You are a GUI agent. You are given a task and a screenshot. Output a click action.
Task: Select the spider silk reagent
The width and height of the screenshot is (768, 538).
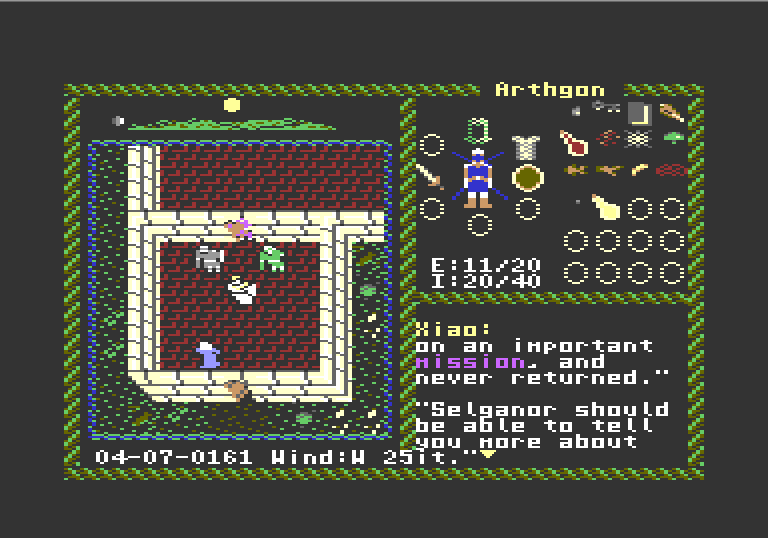(x=640, y=140)
